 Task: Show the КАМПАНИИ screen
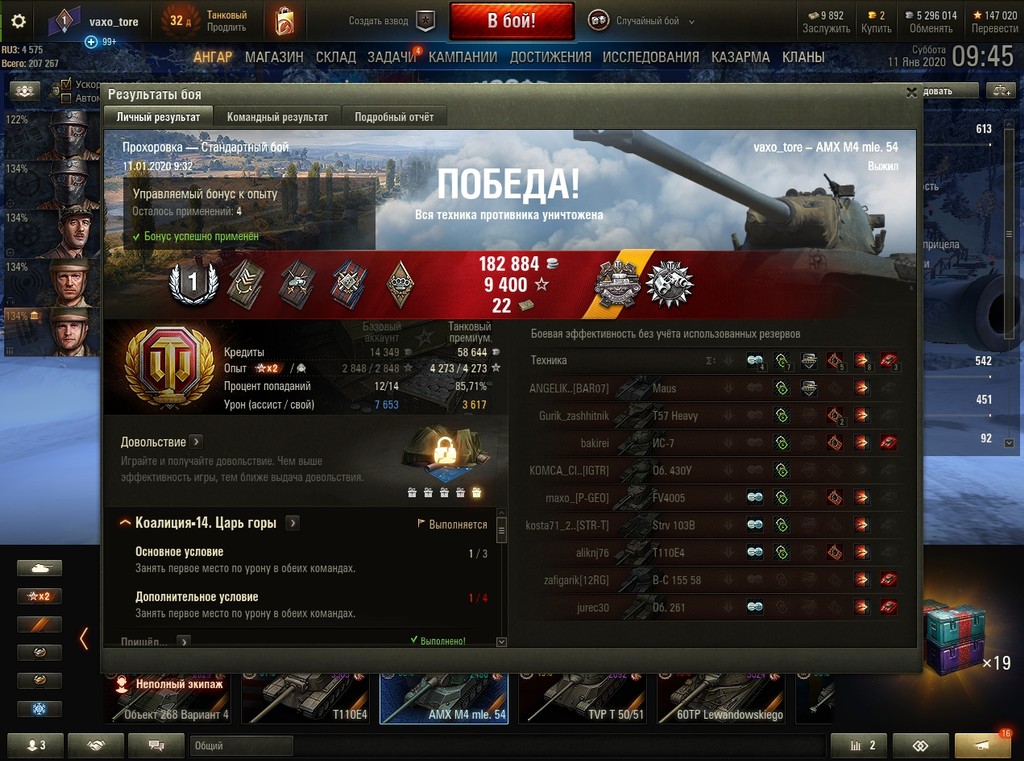click(462, 57)
